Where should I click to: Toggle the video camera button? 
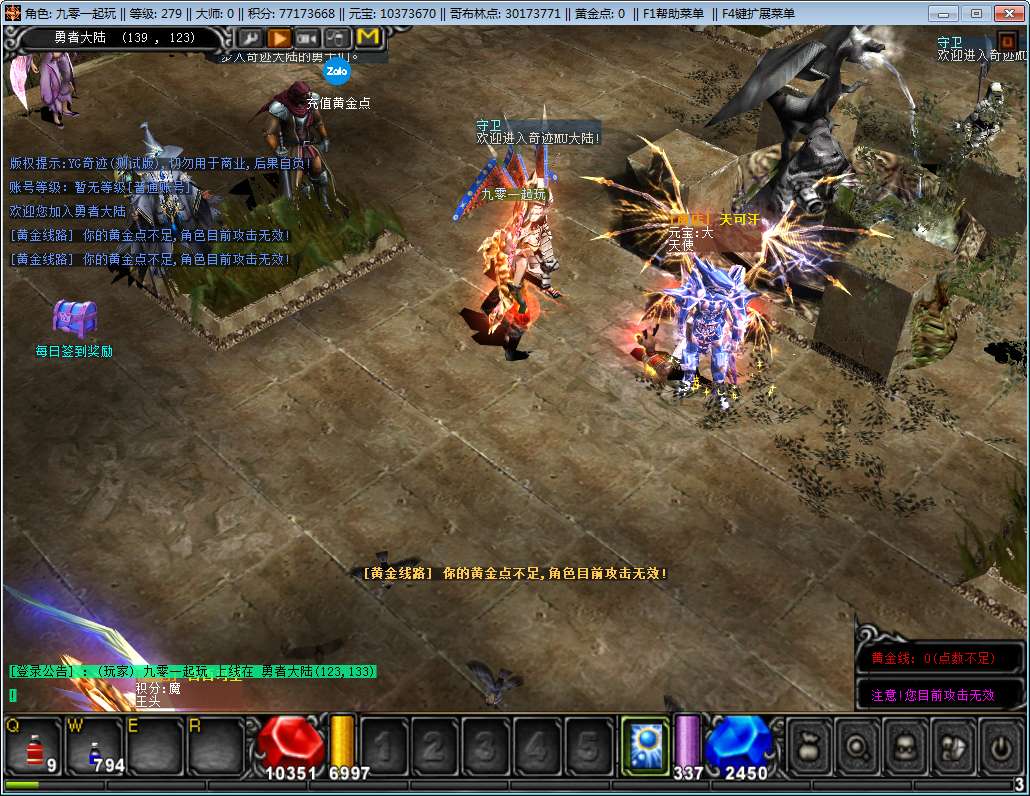point(308,38)
